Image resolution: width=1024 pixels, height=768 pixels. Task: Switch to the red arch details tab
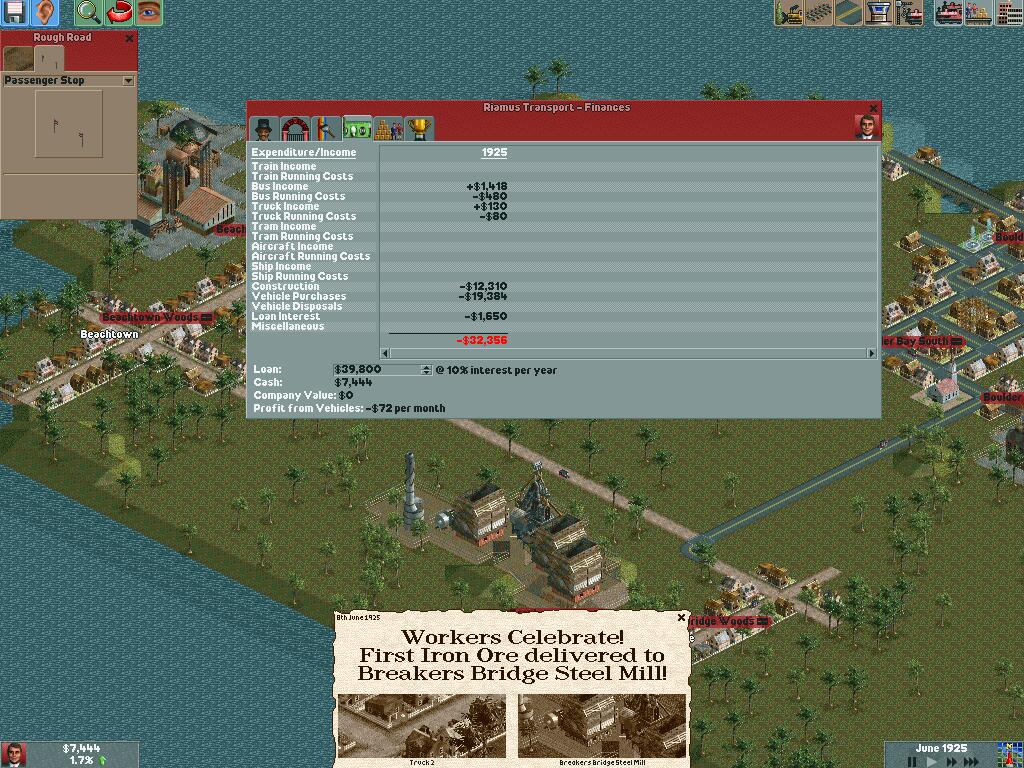295,128
